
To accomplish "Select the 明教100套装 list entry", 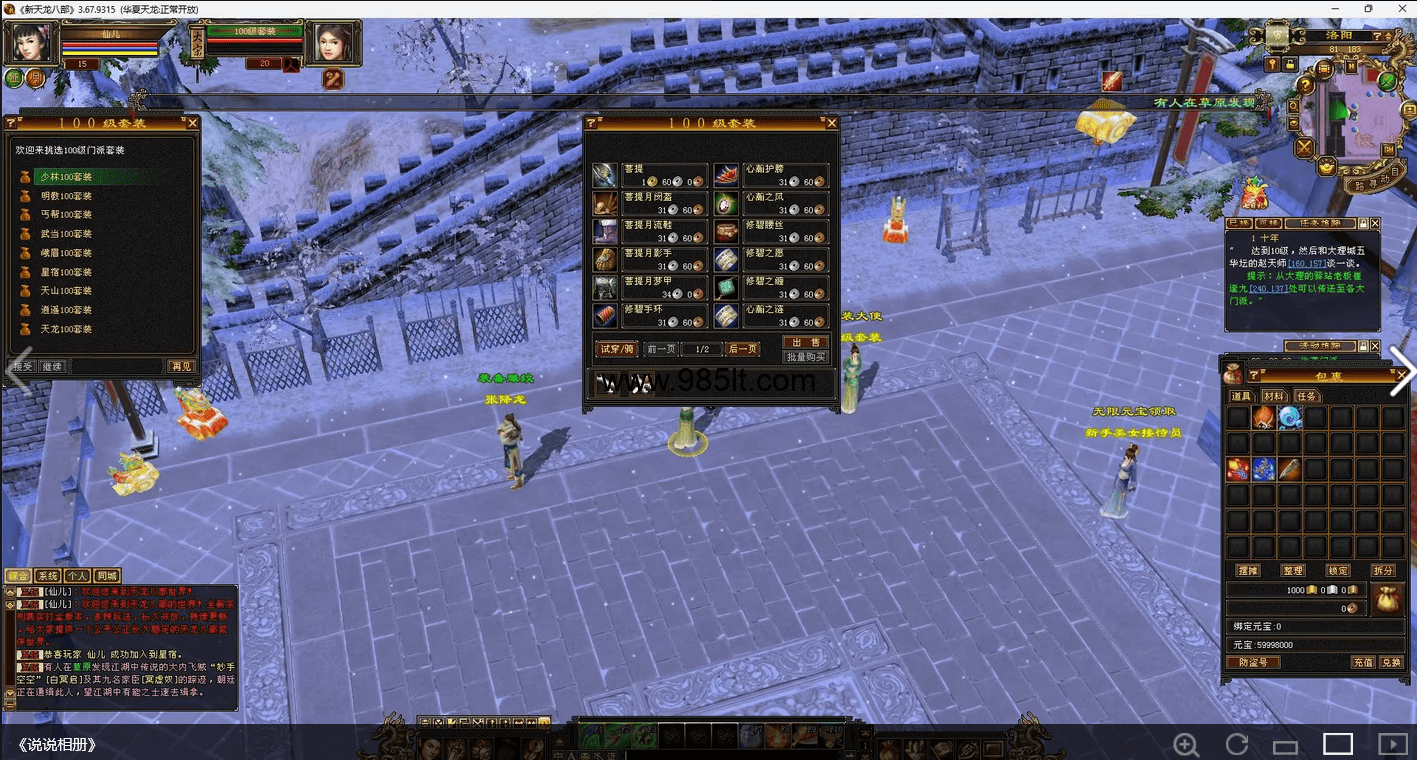I will pyautogui.click(x=65, y=196).
